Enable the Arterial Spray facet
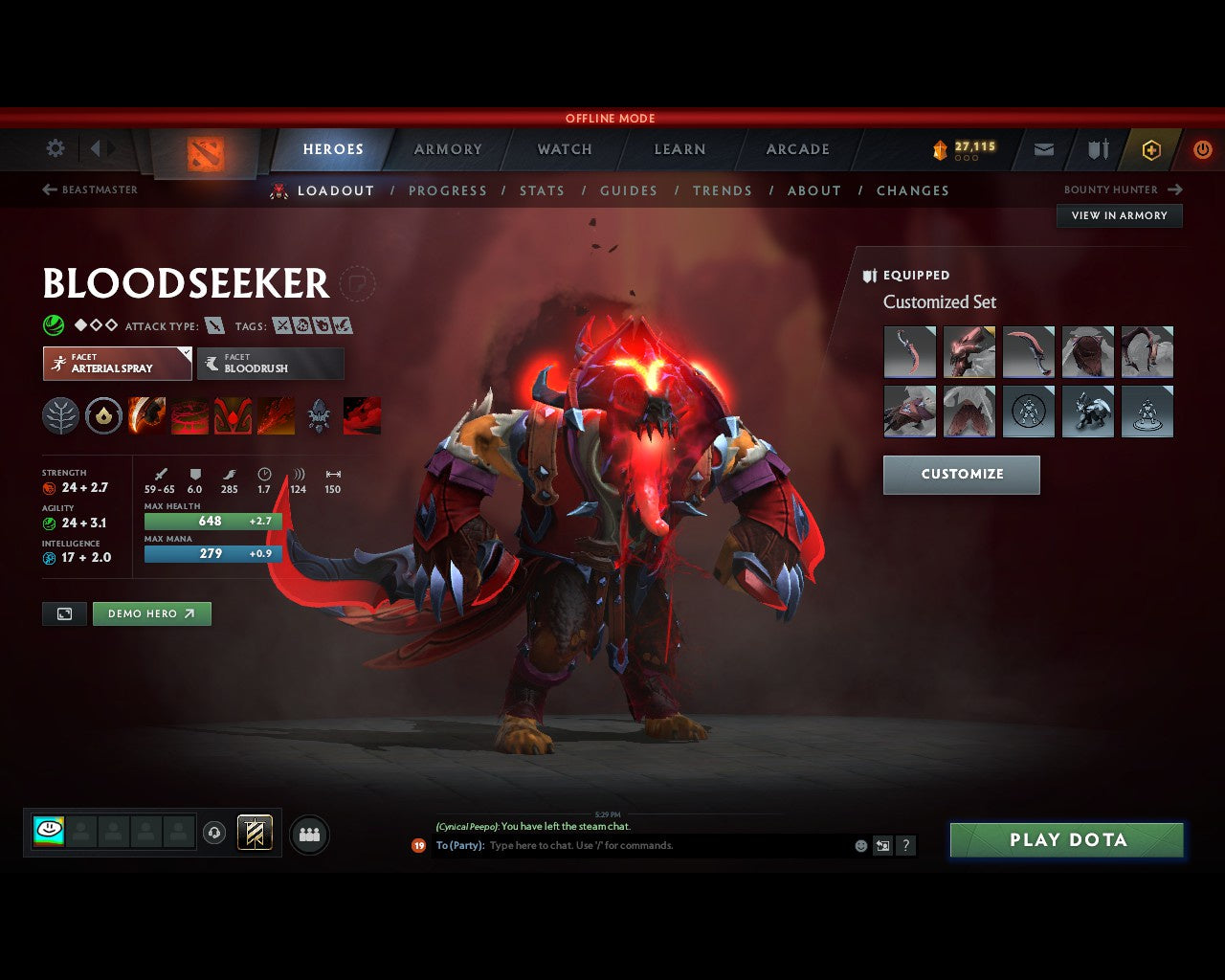The image size is (1225, 980). pyautogui.click(x=117, y=364)
